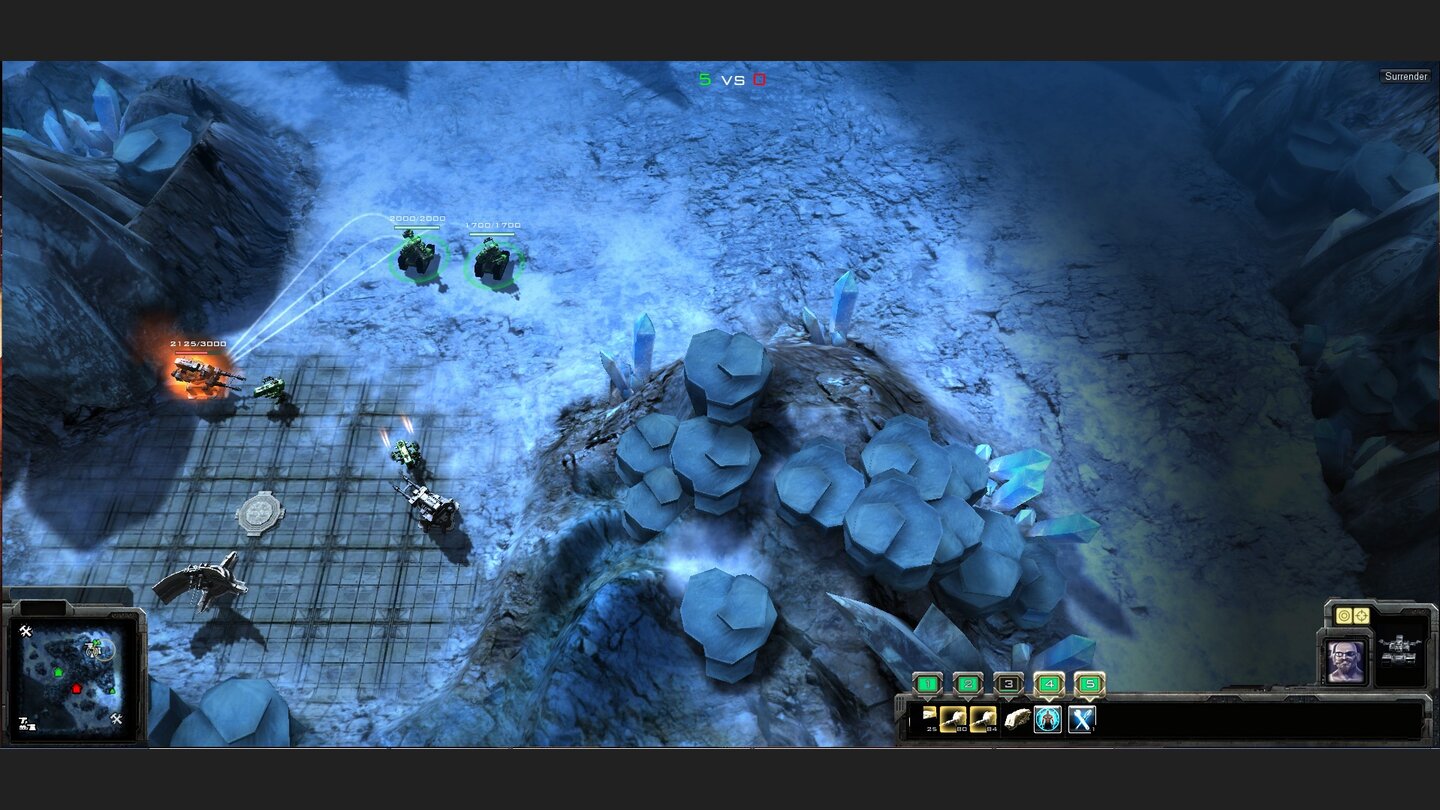Click the yellow ringed-target icon above the portrait
The image size is (1440, 810).
click(1344, 615)
